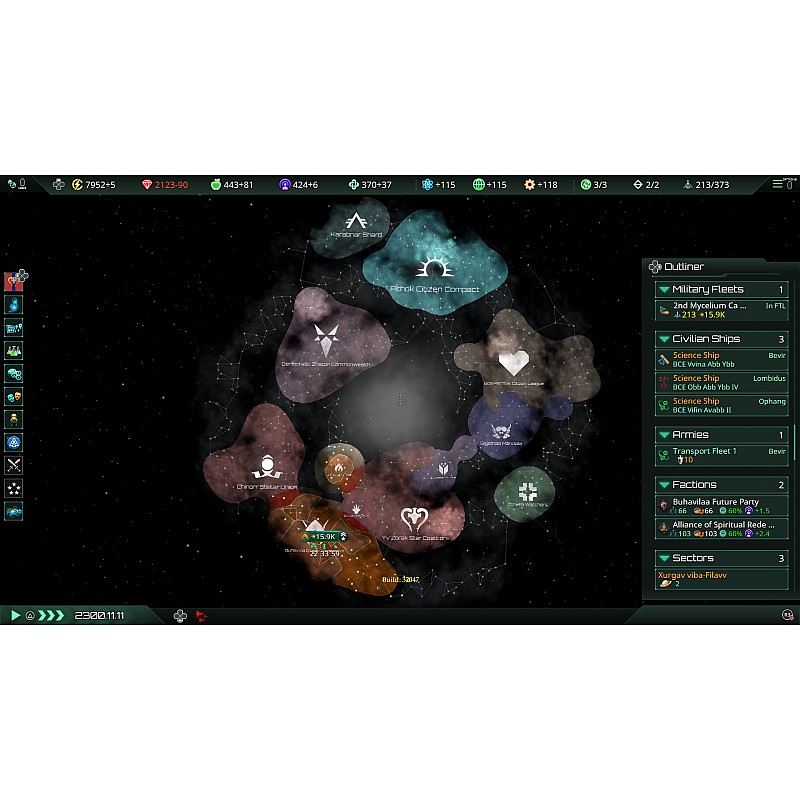The image size is (800, 800).
Task: Collapse the Civilian Ships outliner section
Action: (663, 339)
